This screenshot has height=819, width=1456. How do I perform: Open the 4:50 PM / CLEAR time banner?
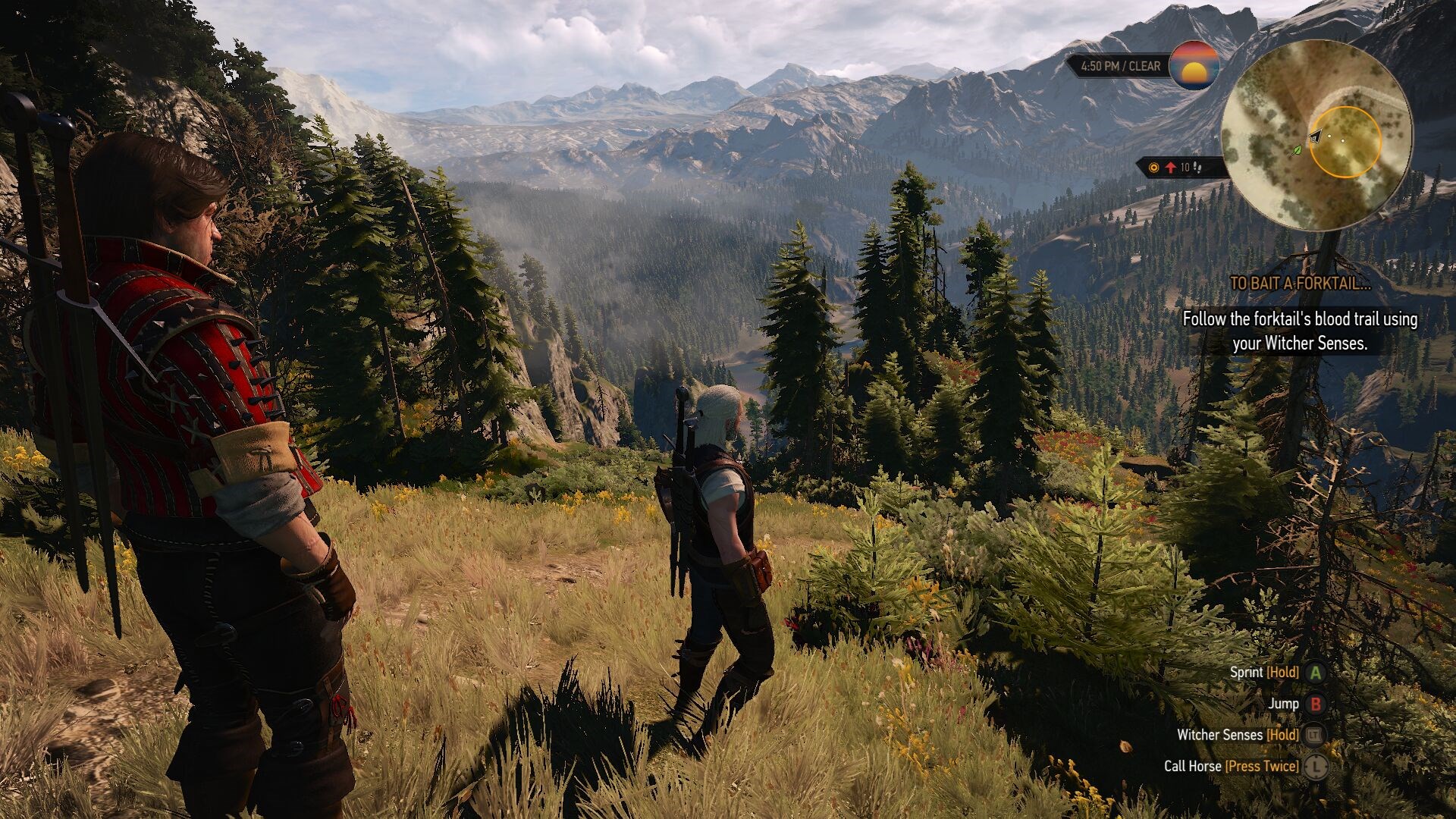[x=1120, y=66]
